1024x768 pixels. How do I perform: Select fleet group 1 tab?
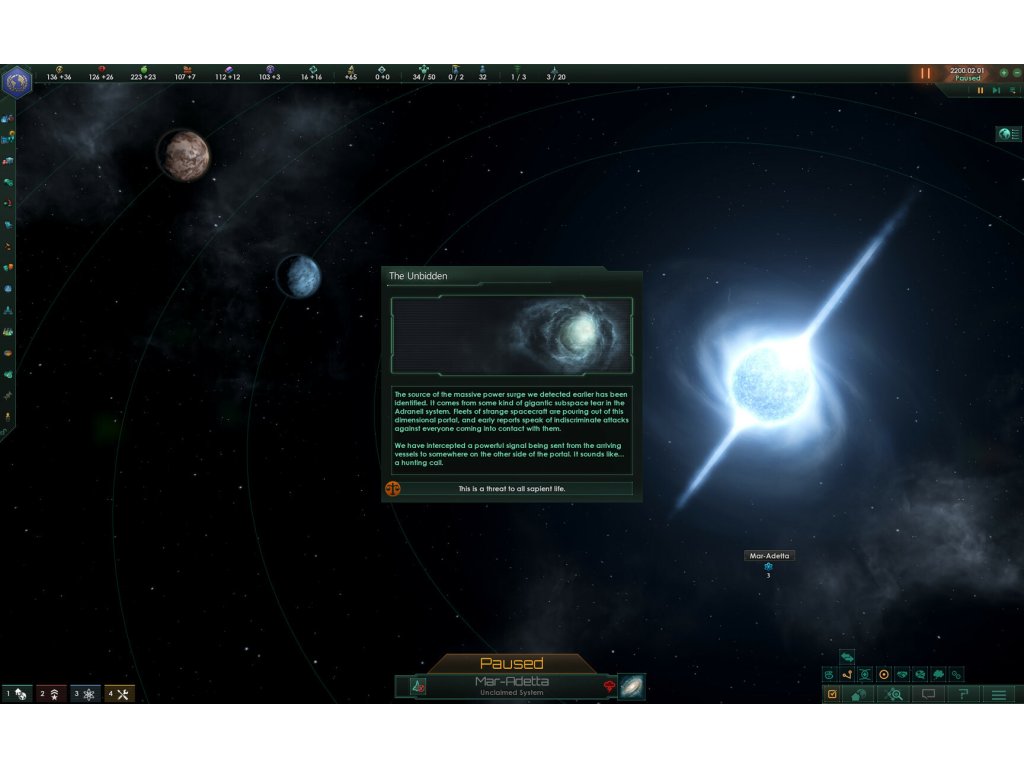click(17, 694)
